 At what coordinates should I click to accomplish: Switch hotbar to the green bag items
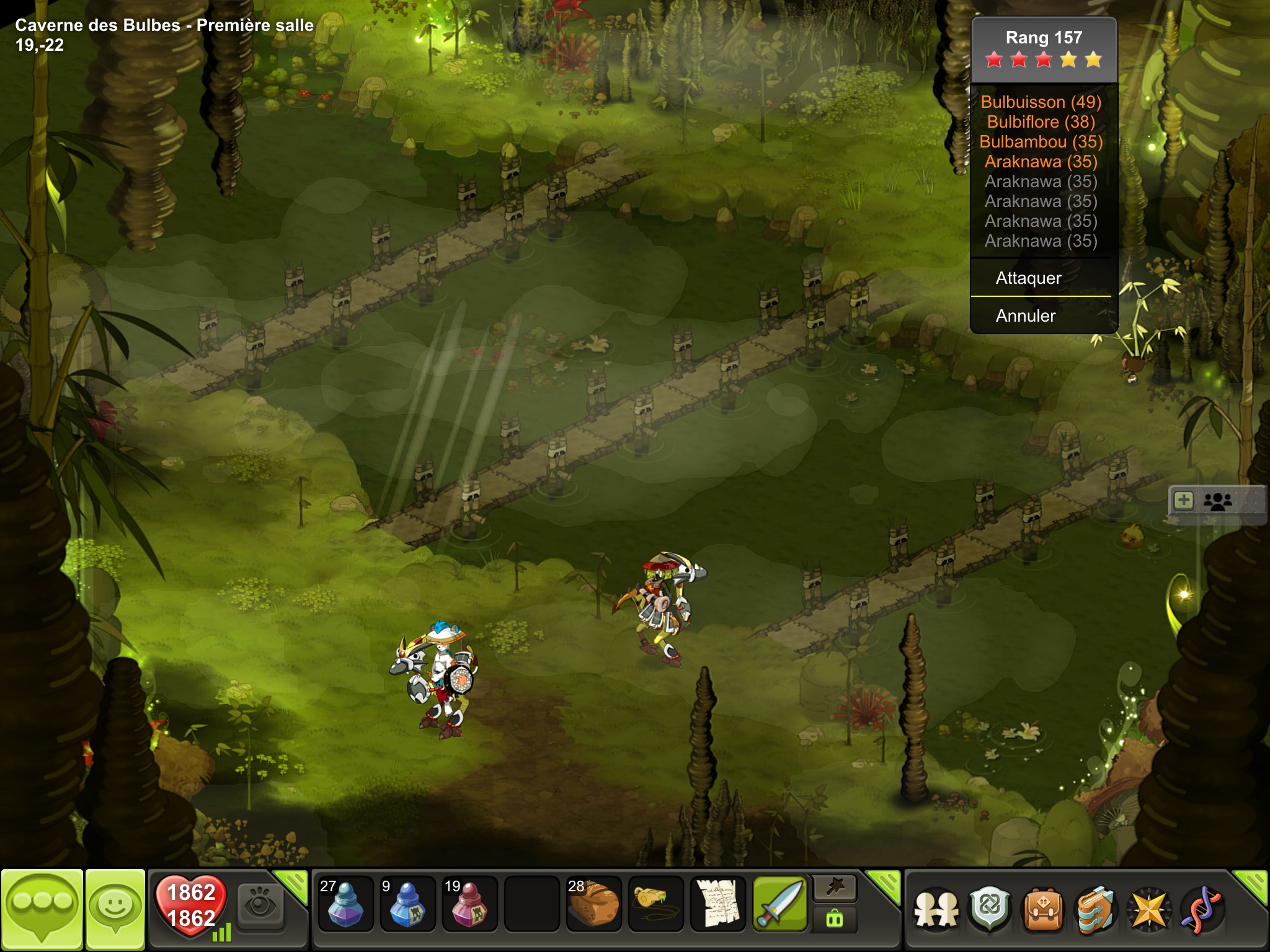pos(835,919)
